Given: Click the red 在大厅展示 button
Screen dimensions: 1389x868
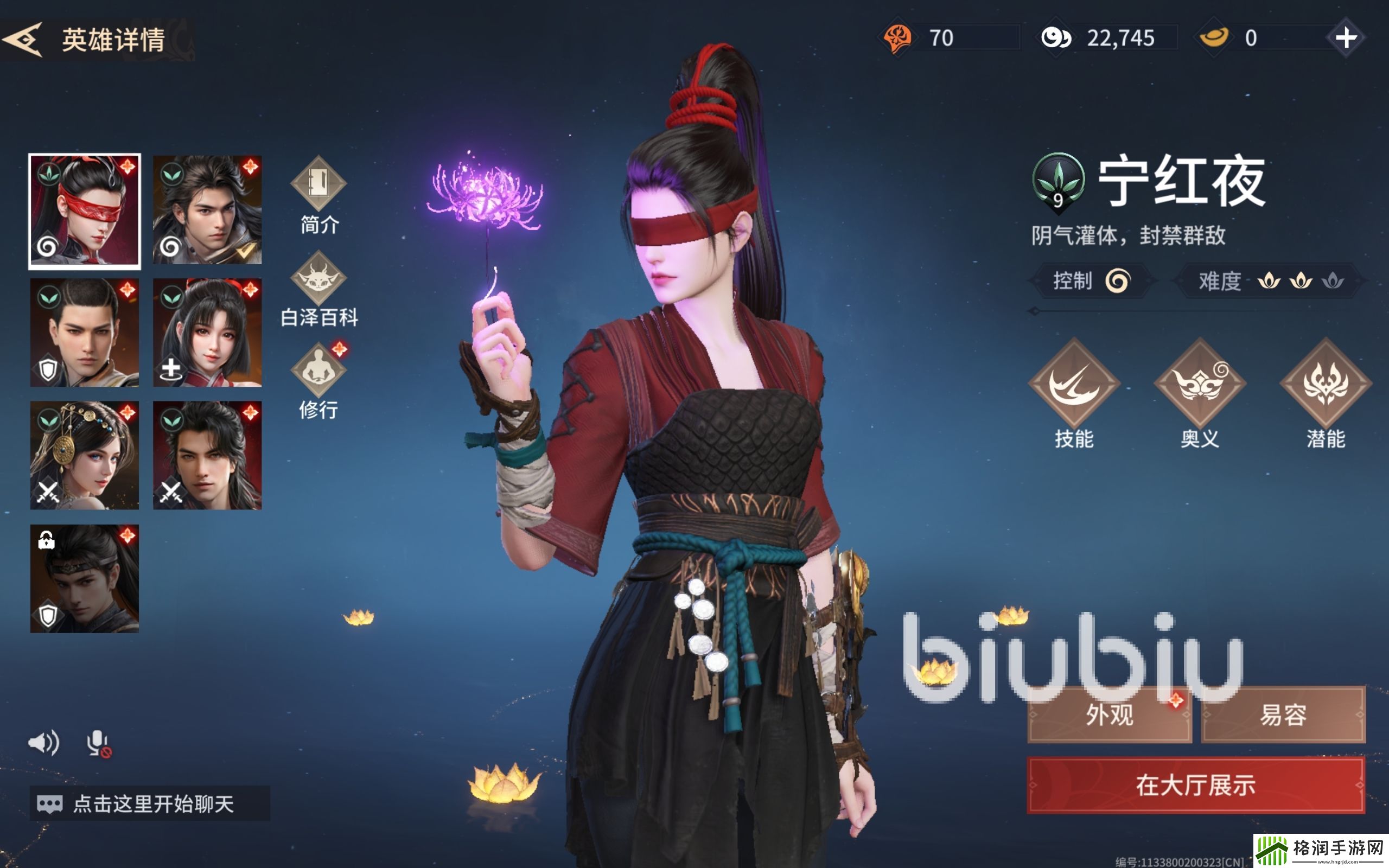Looking at the screenshot, I should click(1196, 785).
